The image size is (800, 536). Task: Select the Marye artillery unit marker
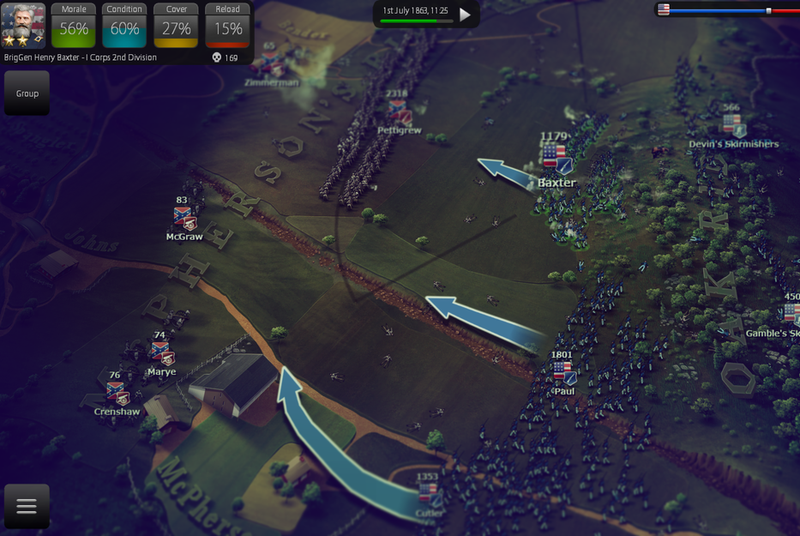click(160, 353)
